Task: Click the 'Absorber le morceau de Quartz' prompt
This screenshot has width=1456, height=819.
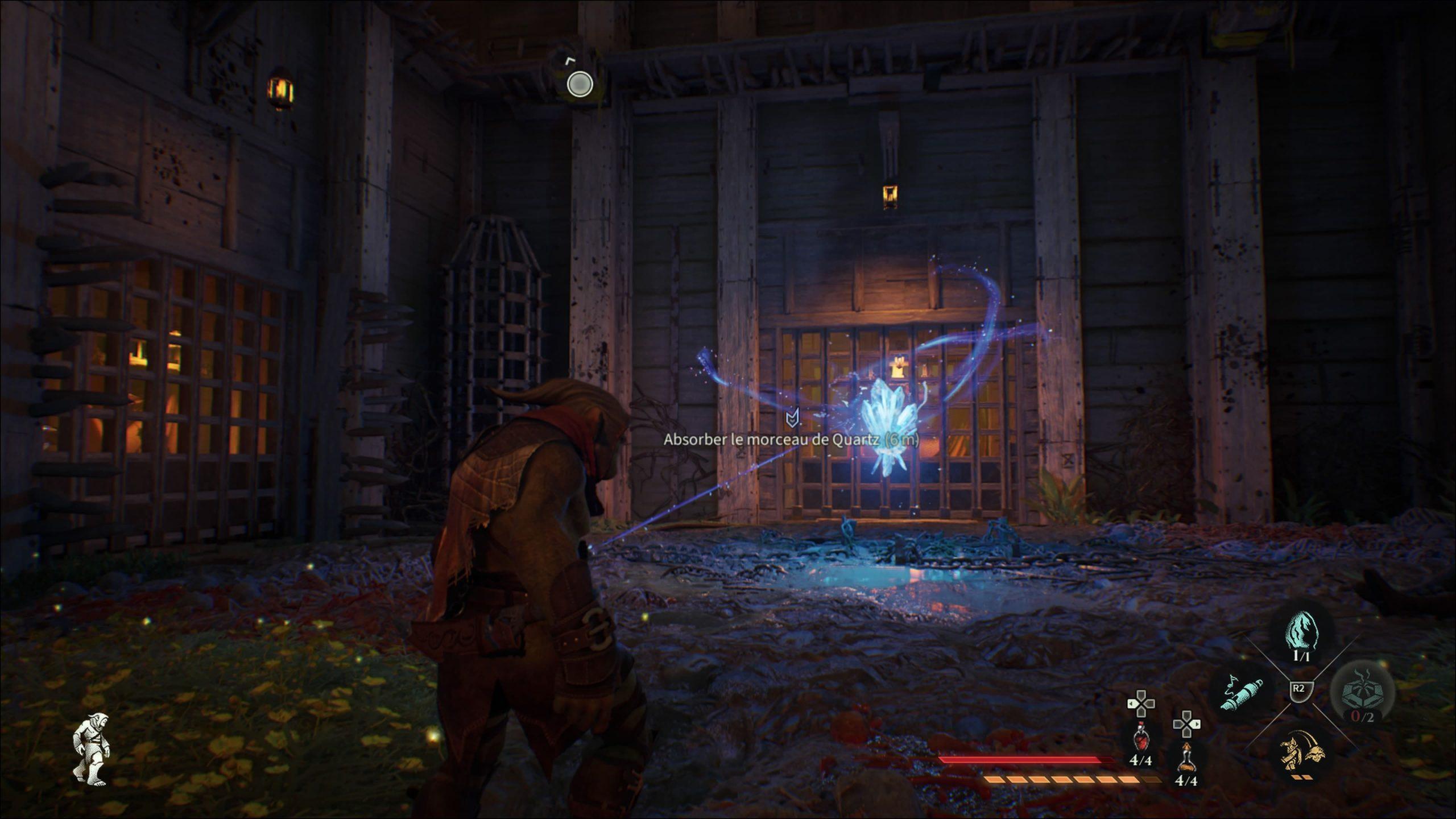Action: tap(791, 440)
